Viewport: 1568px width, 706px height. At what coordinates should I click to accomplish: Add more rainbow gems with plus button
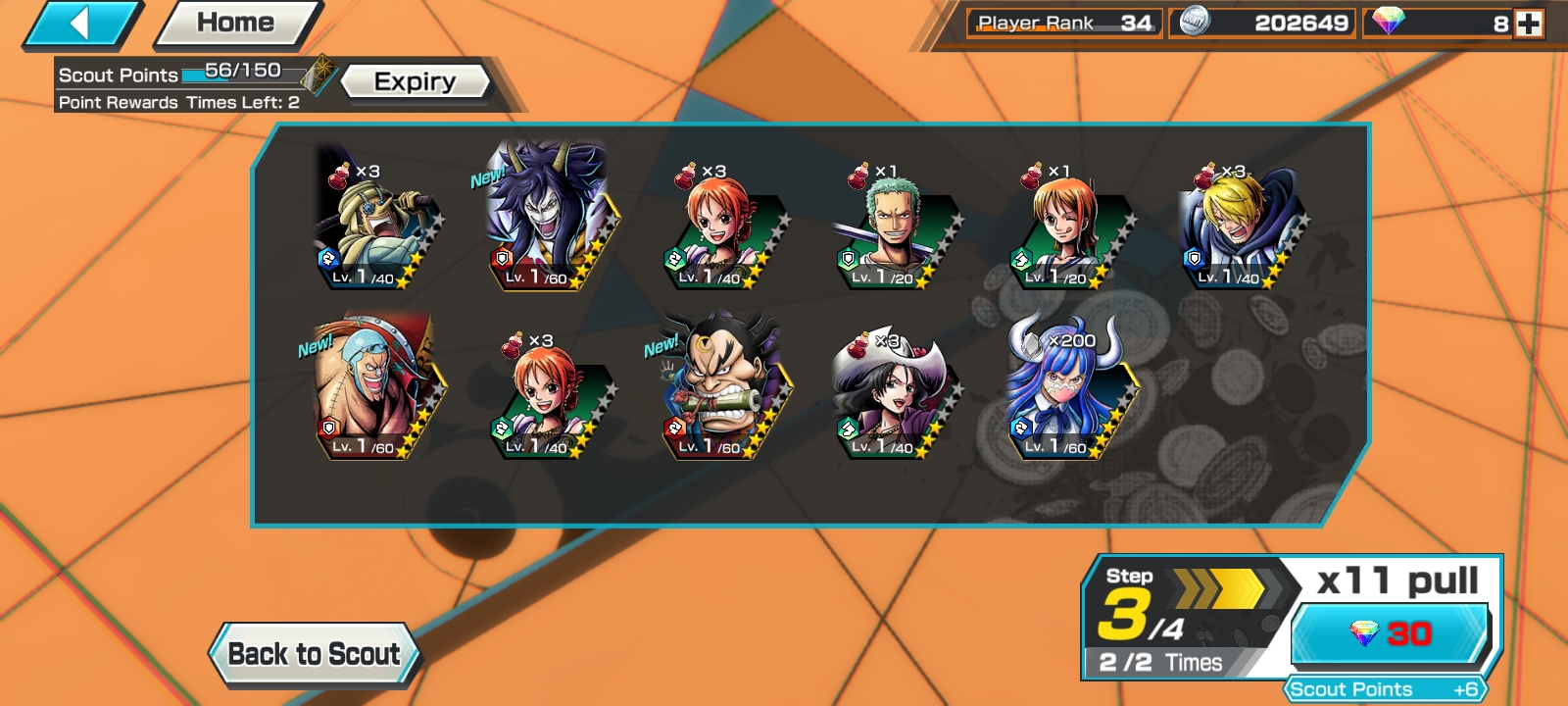[x=1529, y=24]
